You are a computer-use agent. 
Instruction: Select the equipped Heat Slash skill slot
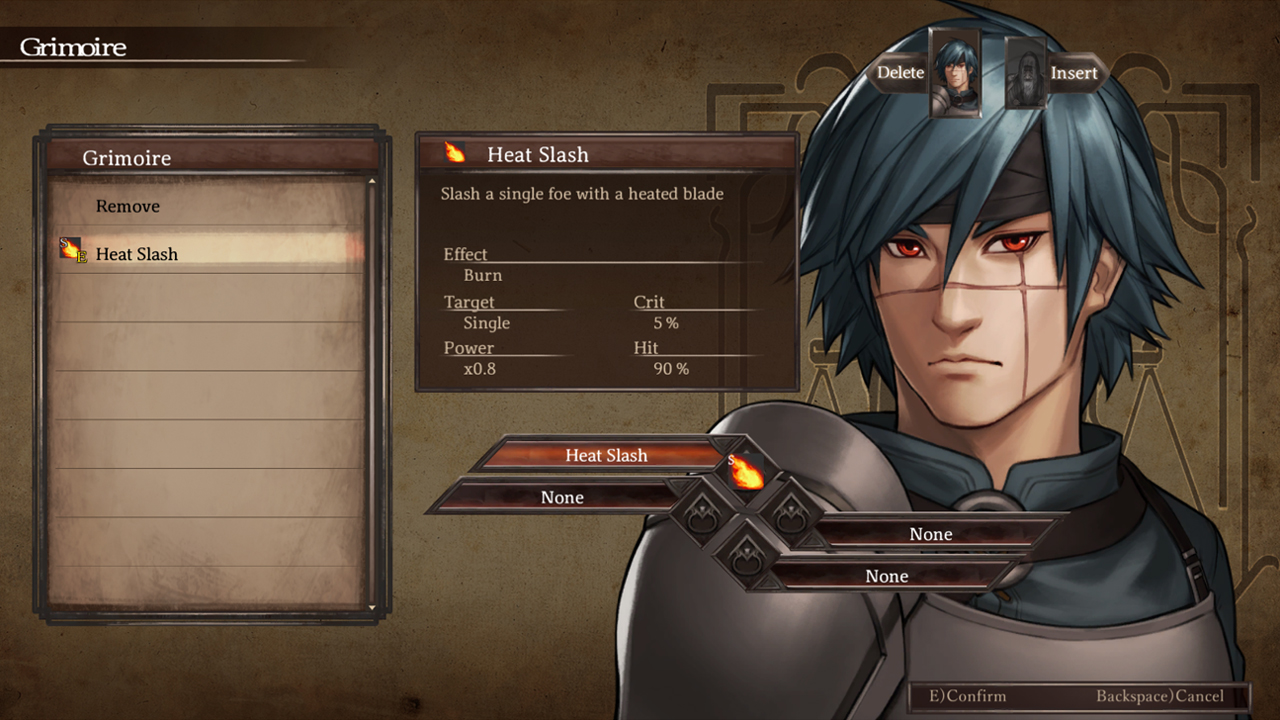tap(606, 455)
